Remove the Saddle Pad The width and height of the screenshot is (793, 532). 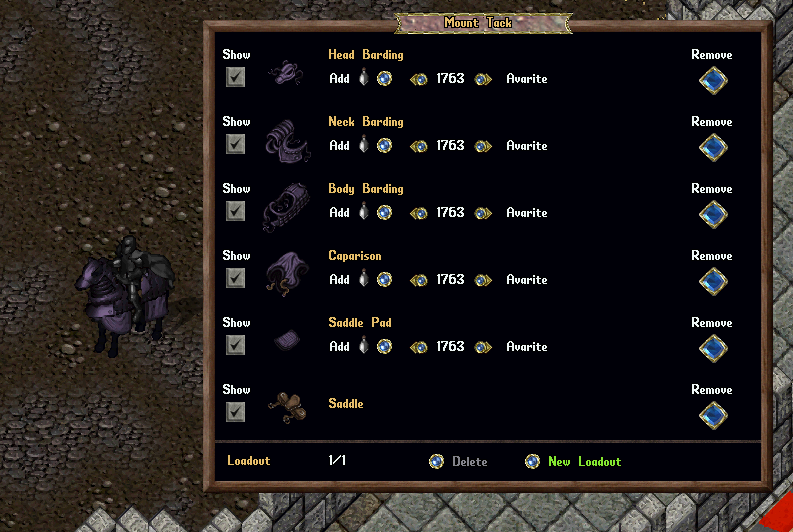[712, 349]
